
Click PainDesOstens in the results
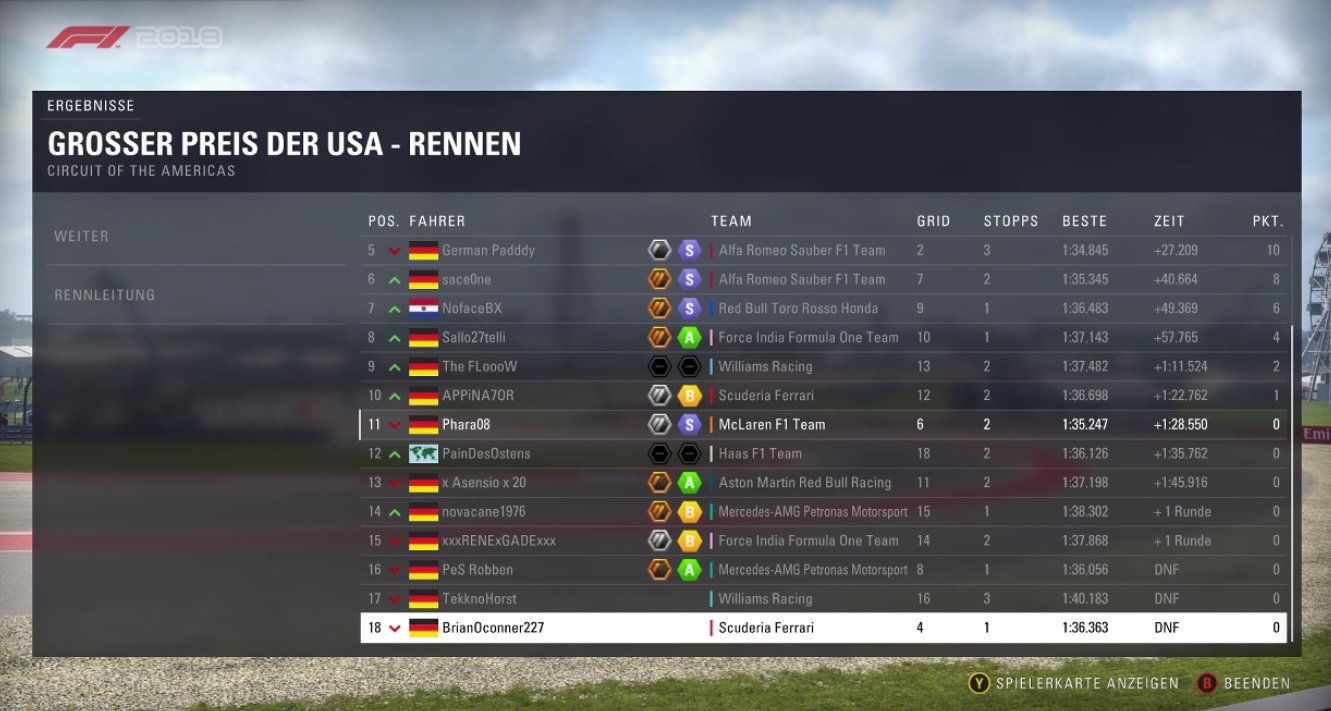[486, 453]
